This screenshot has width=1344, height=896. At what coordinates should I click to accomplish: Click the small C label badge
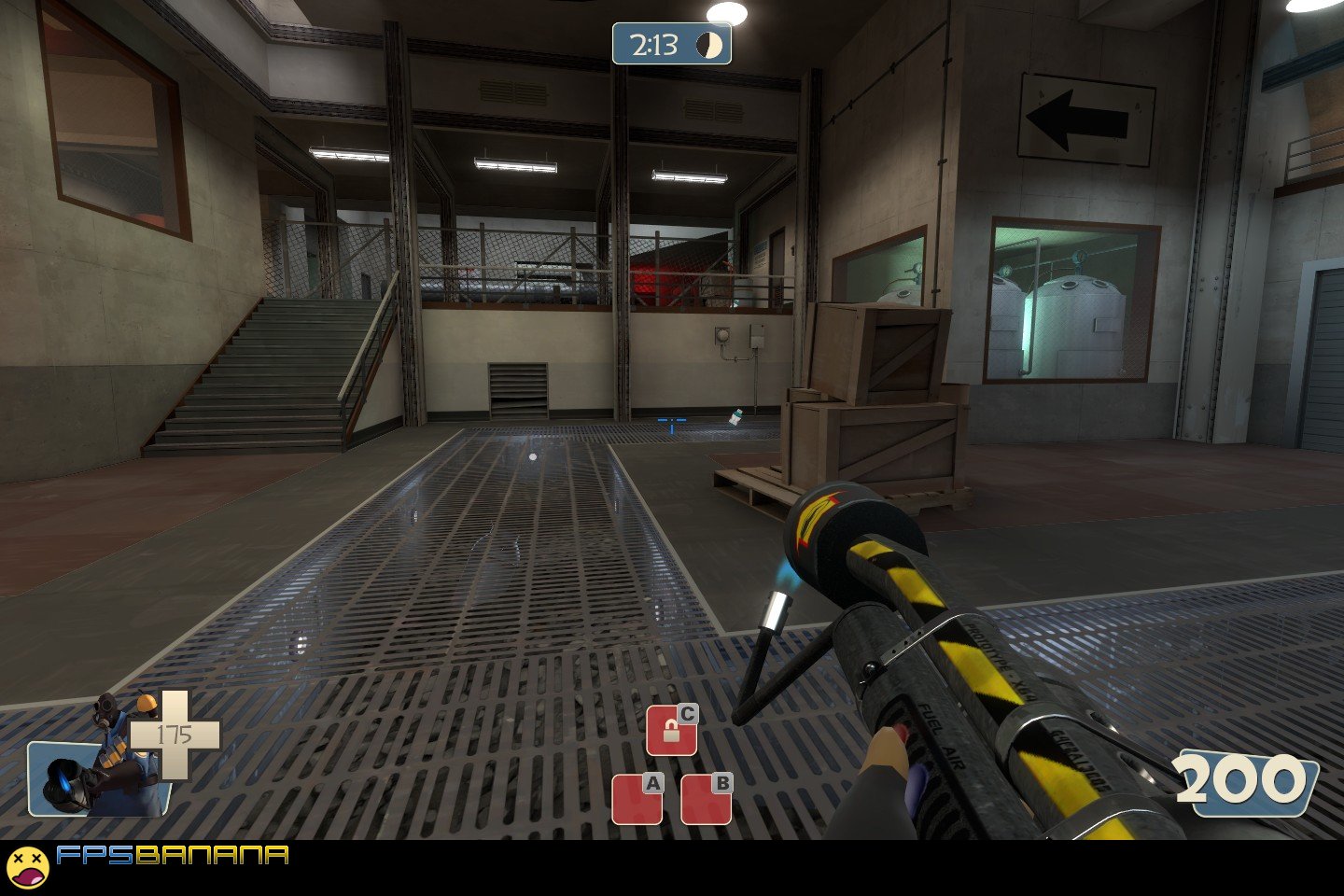tap(688, 713)
